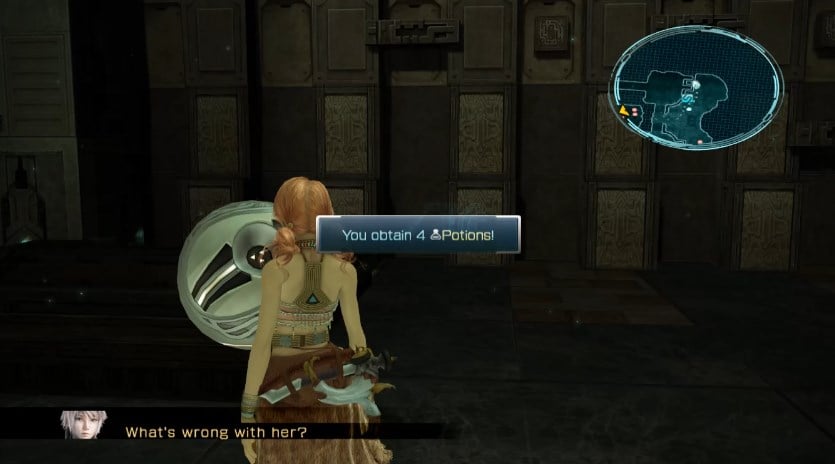Viewport: 835px width, 464px height.
Task: Dismiss the 'You obtain 4 Potions!' notification
Action: pyautogui.click(x=418, y=236)
